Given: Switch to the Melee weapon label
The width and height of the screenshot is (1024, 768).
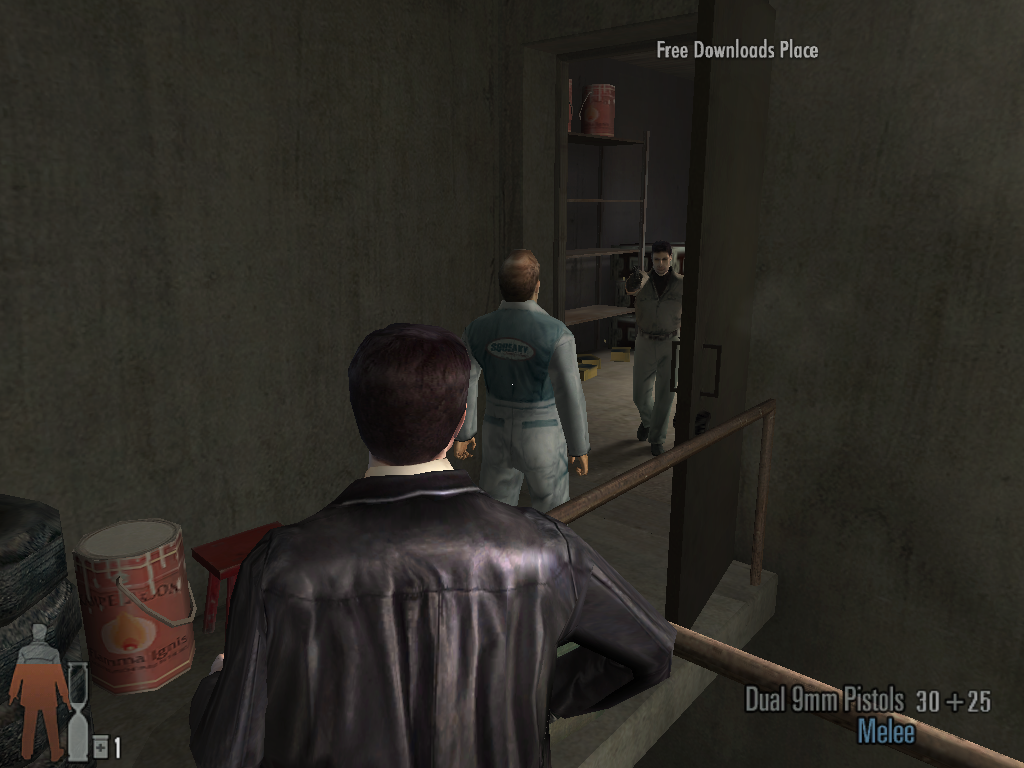Looking at the screenshot, I should pyautogui.click(x=886, y=731).
